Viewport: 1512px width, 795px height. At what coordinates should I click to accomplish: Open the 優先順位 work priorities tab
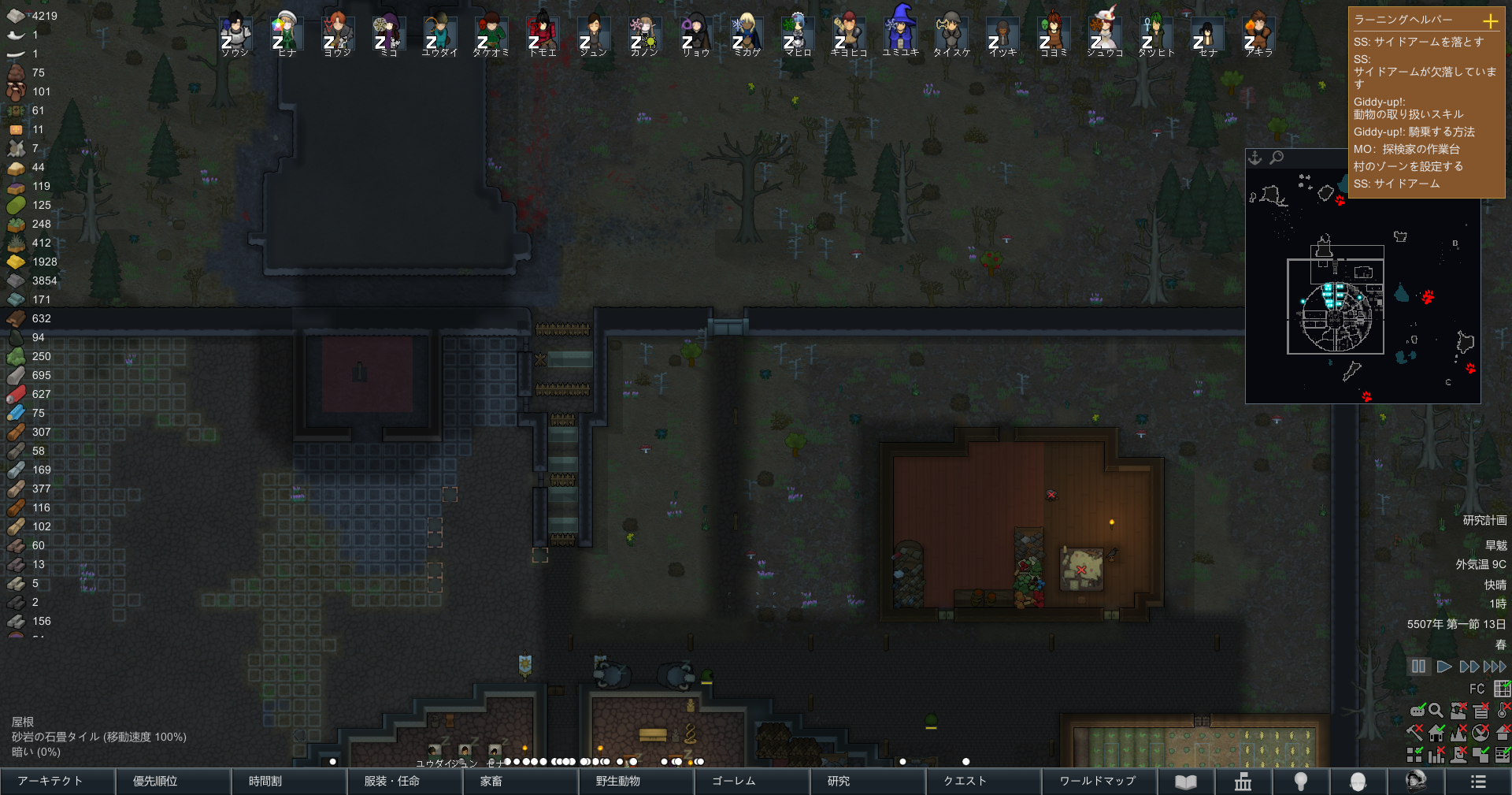click(x=173, y=781)
